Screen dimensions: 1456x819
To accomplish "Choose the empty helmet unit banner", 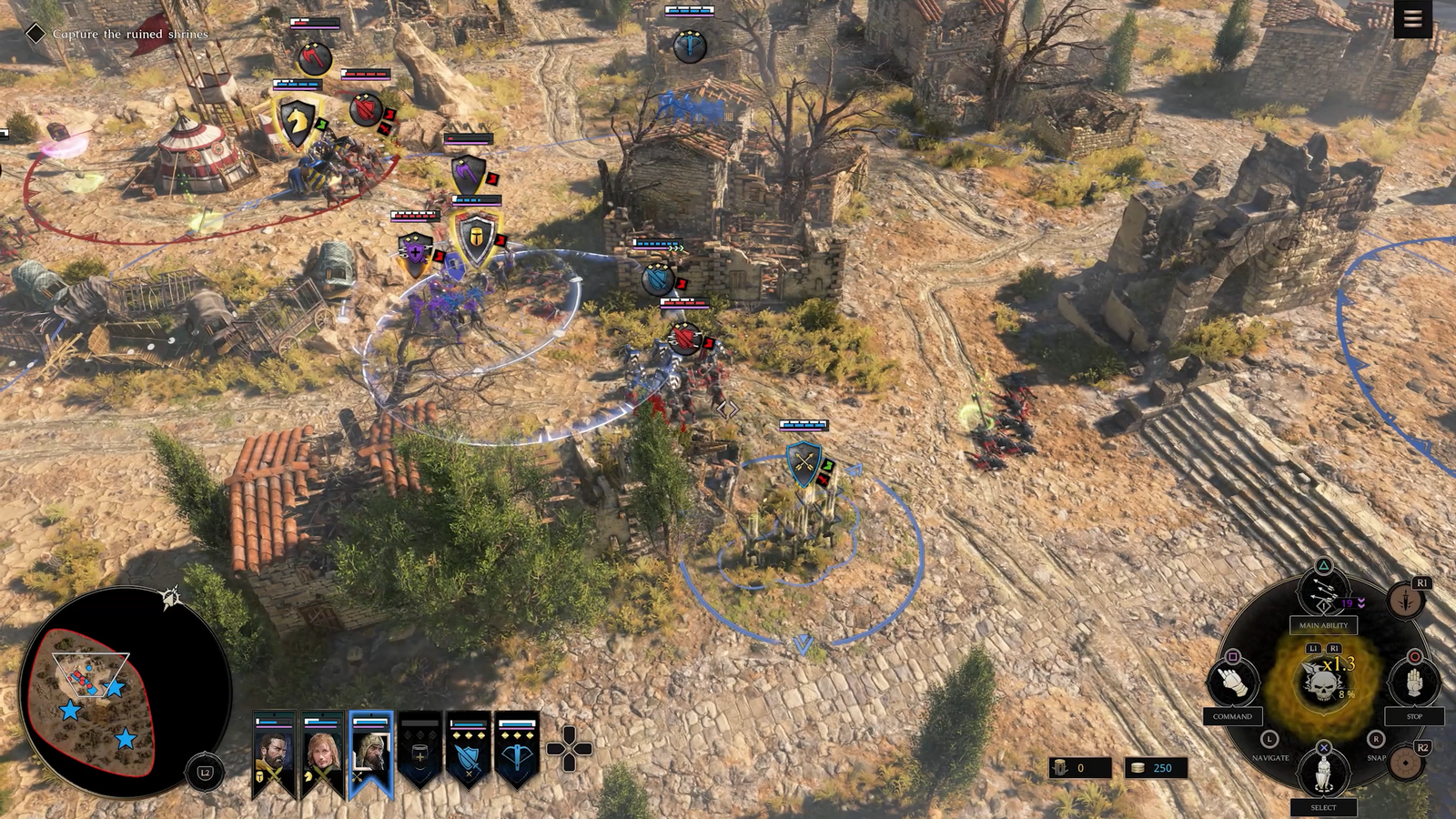I will point(420,754).
